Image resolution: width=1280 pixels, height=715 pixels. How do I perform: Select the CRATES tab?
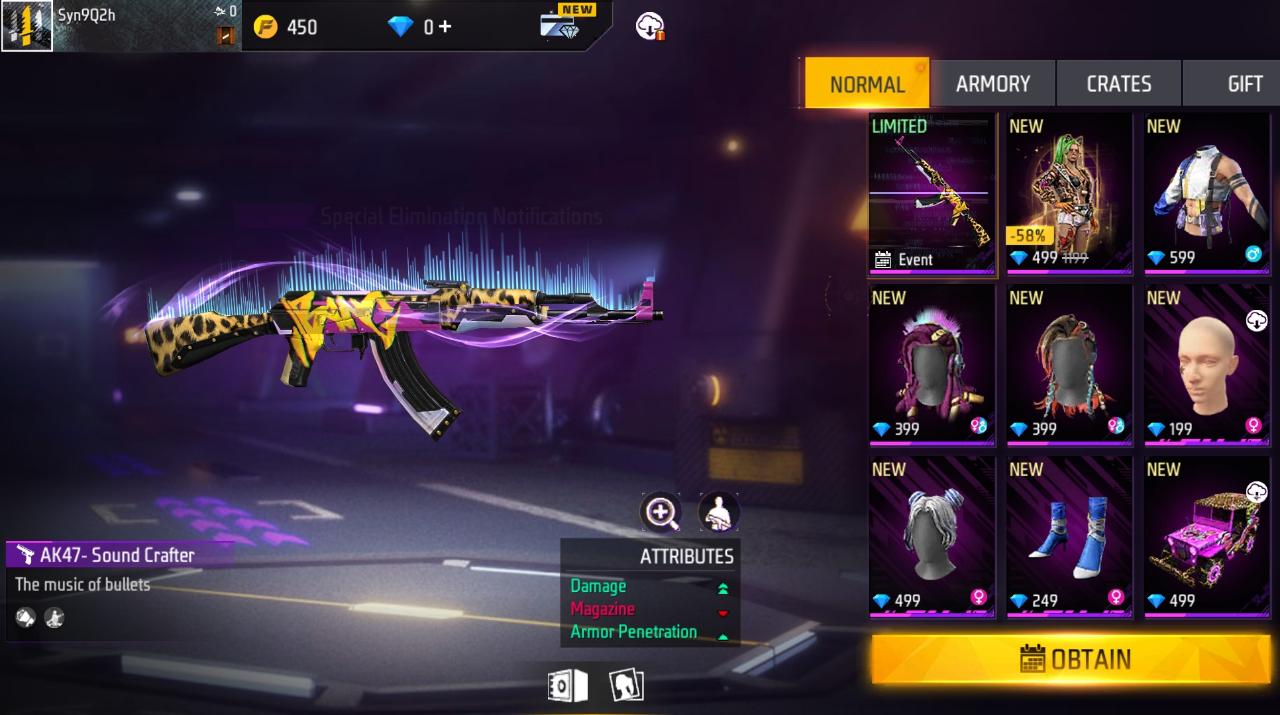pos(1118,84)
